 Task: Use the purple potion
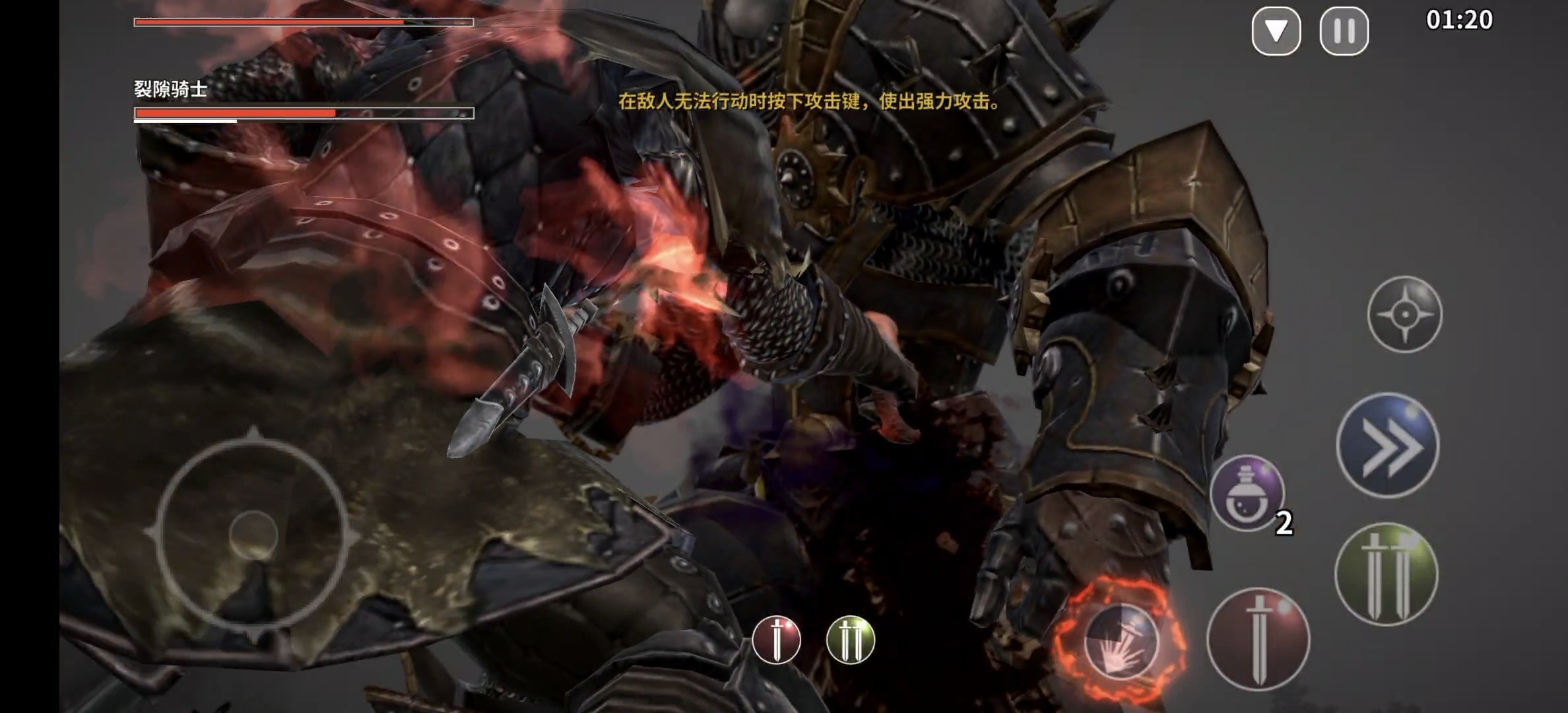tap(1246, 492)
